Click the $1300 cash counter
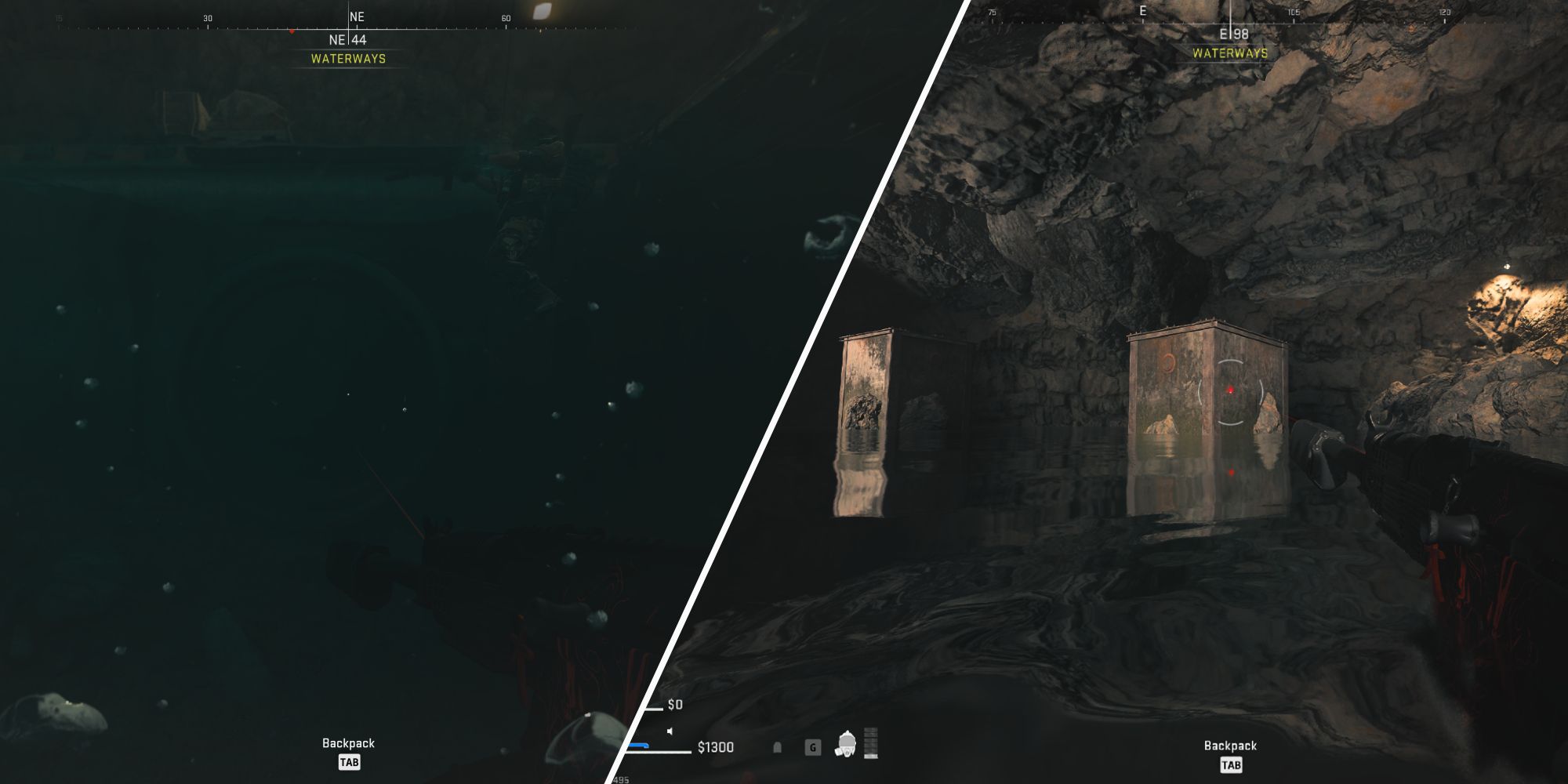 point(716,747)
